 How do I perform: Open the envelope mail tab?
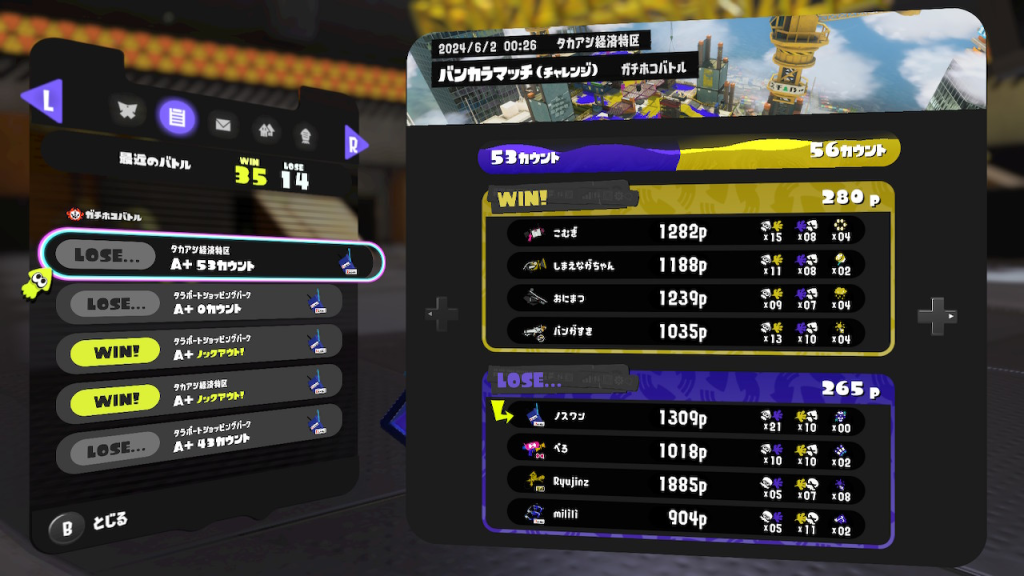pyautogui.click(x=223, y=125)
